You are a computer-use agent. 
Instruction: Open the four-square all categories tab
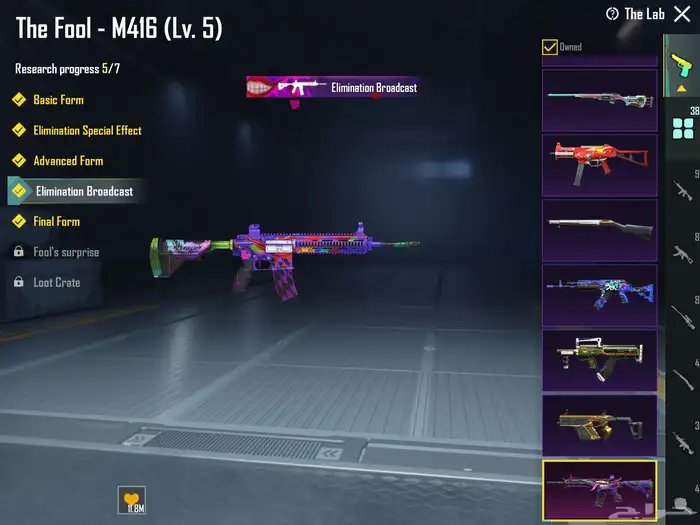point(683,128)
